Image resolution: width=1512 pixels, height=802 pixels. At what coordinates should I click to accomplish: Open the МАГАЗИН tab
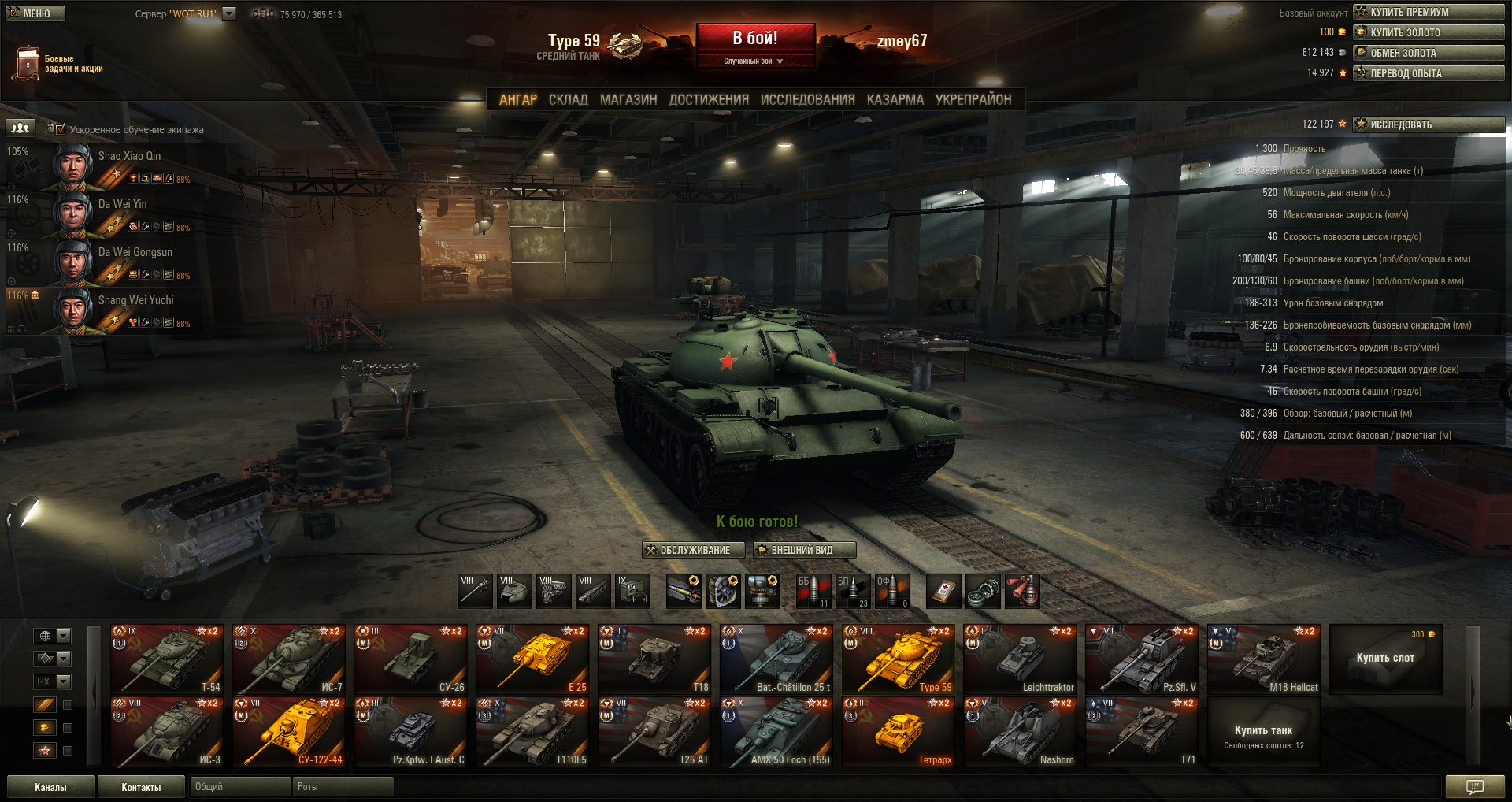628,100
